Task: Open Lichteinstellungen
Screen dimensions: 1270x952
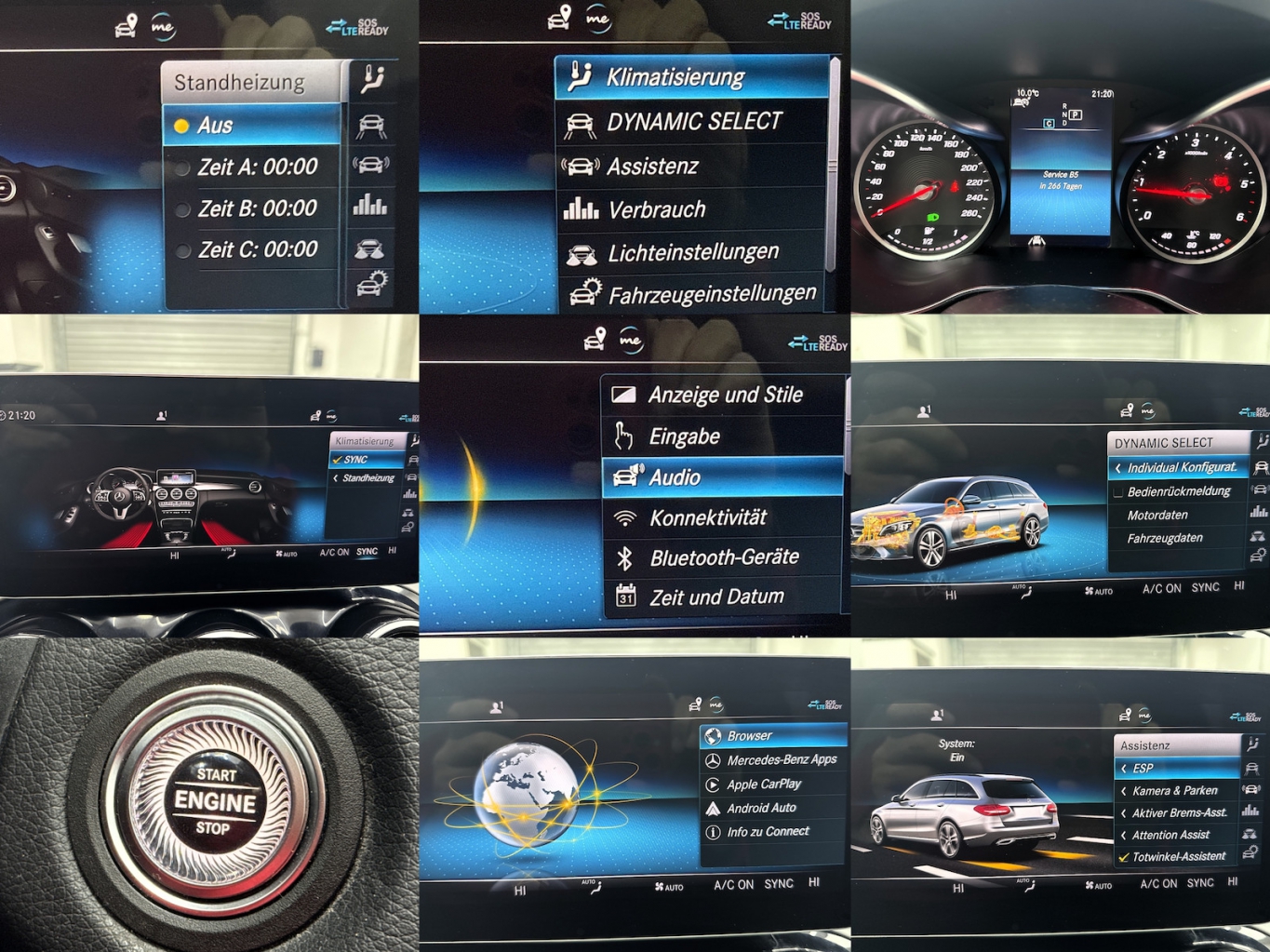Action: (692, 252)
